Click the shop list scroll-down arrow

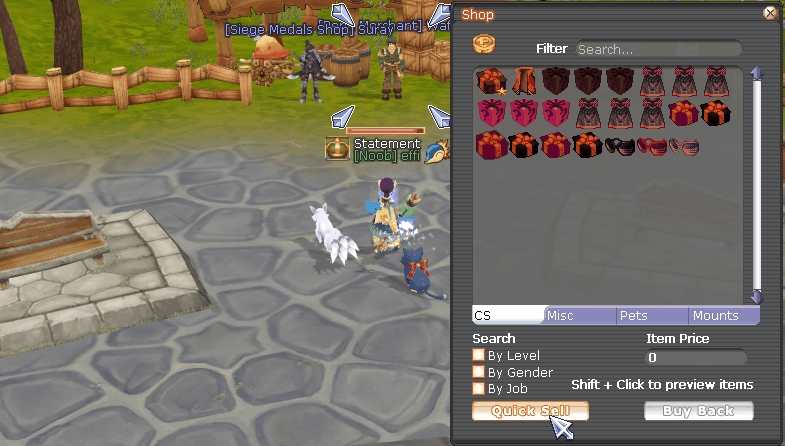(x=757, y=297)
